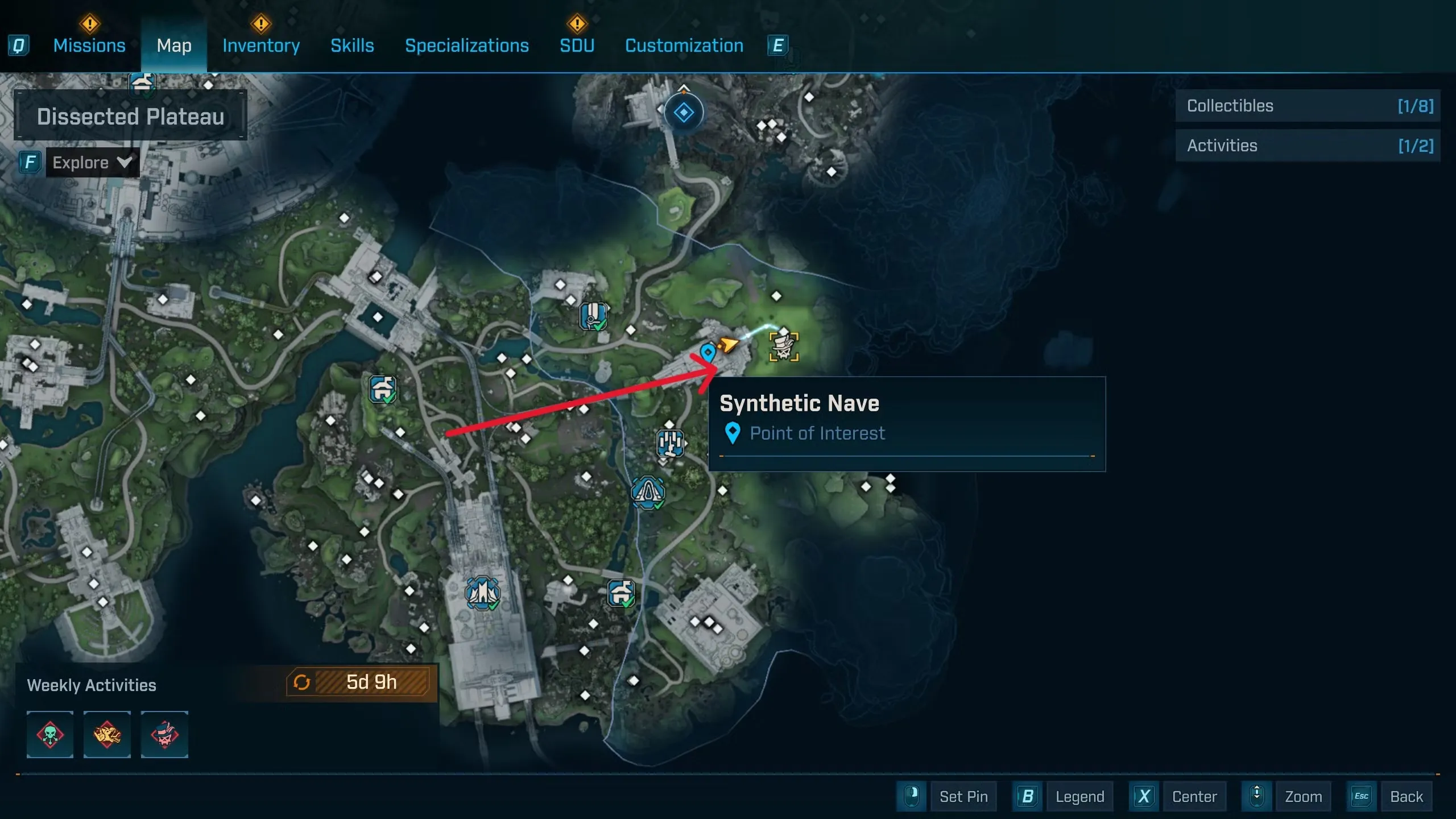
Task: Select the Skills tab
Action: click(x=352, y=45)
